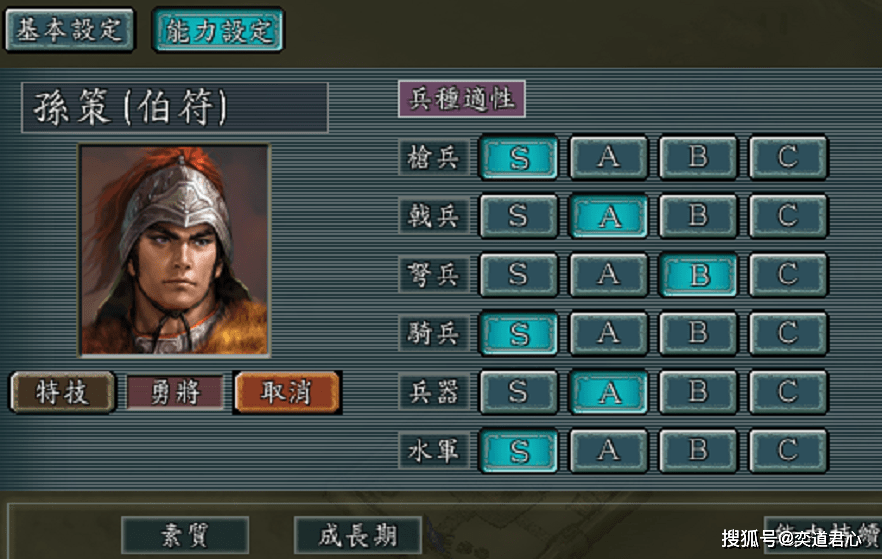Select the 能力設定 tab
882x559 pixels.
(x=218, y=29)
